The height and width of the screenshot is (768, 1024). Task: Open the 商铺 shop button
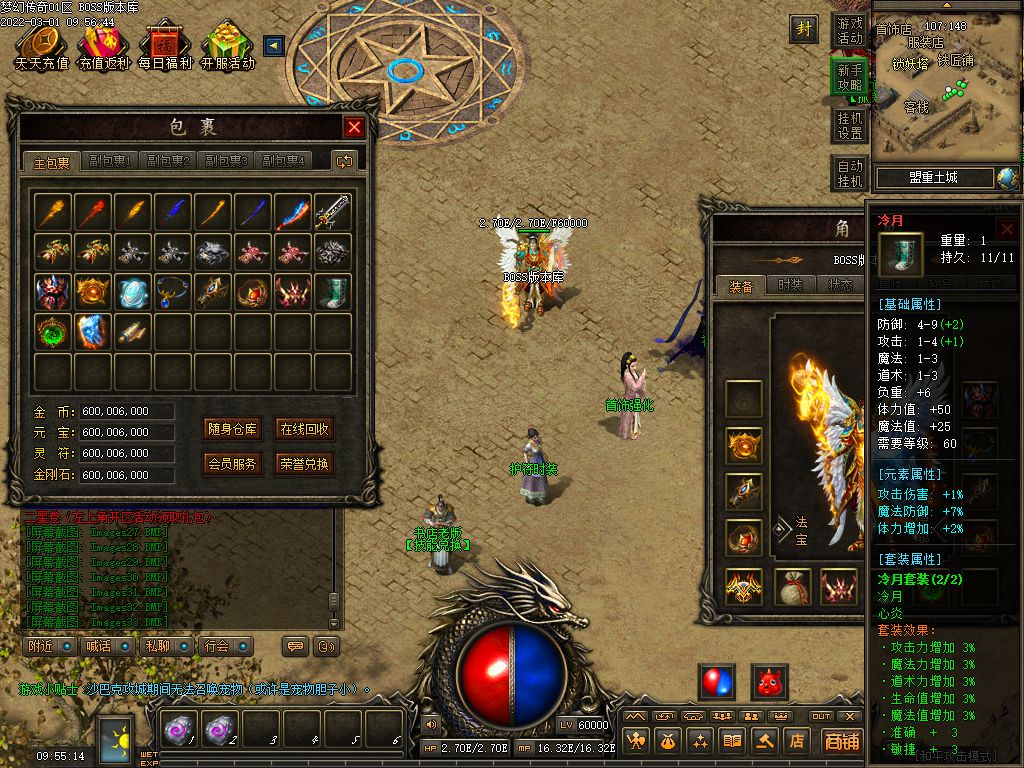[842, 741]
